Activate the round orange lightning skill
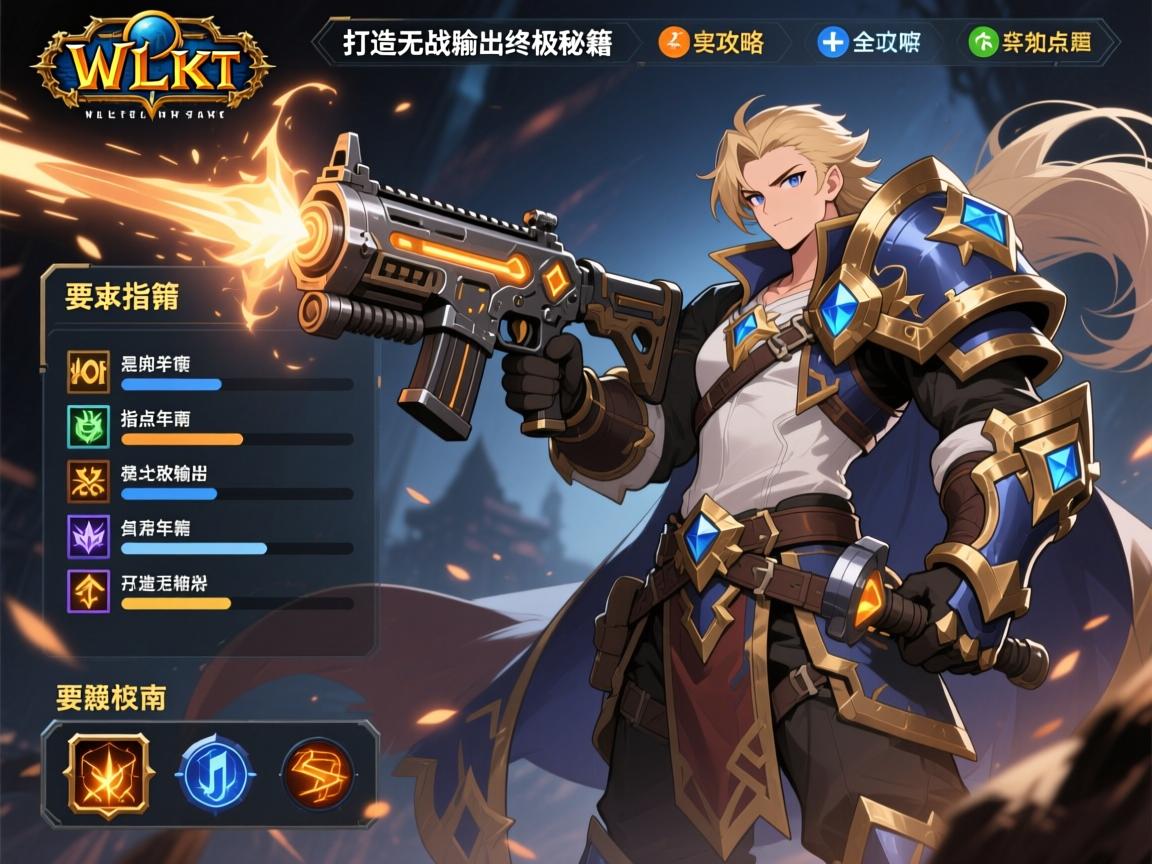 click(318, 772)
